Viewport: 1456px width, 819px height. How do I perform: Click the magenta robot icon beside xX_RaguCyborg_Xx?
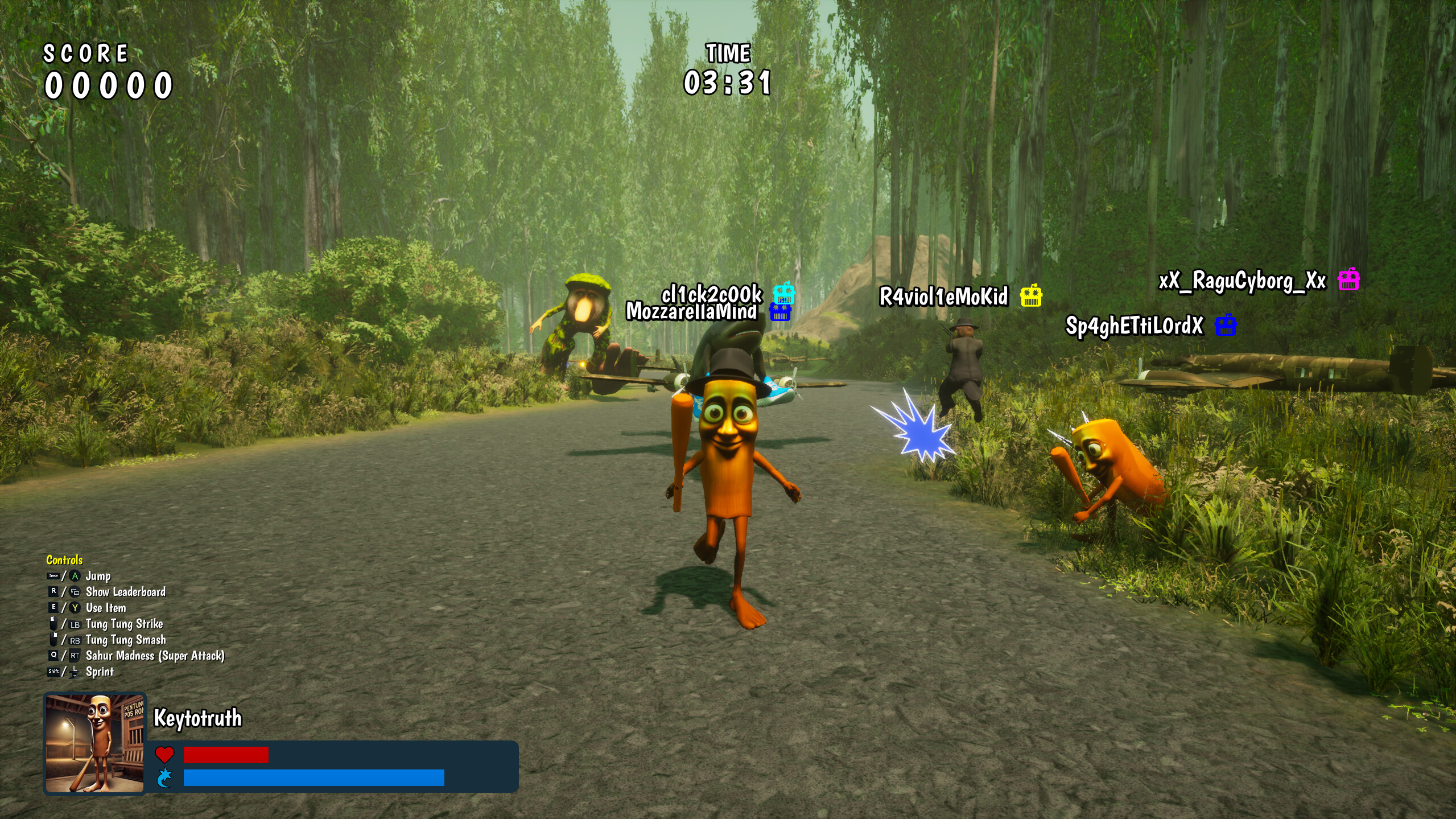(x=1348, y=279)
